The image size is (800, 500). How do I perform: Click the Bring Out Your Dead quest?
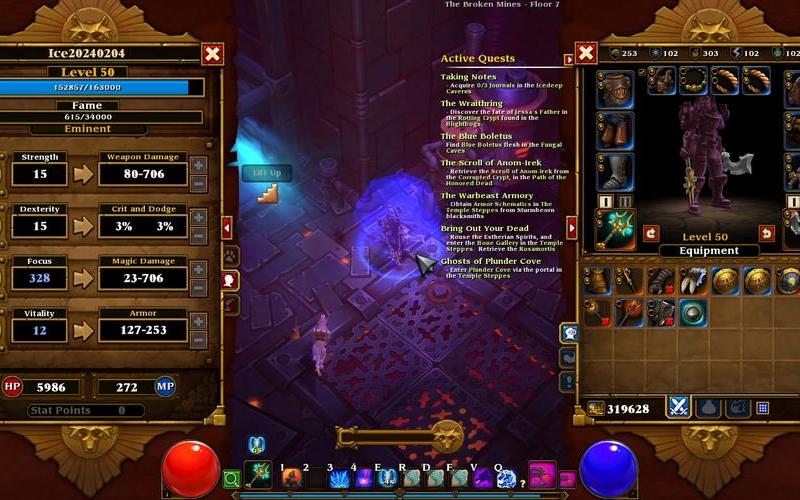(476, 229)
